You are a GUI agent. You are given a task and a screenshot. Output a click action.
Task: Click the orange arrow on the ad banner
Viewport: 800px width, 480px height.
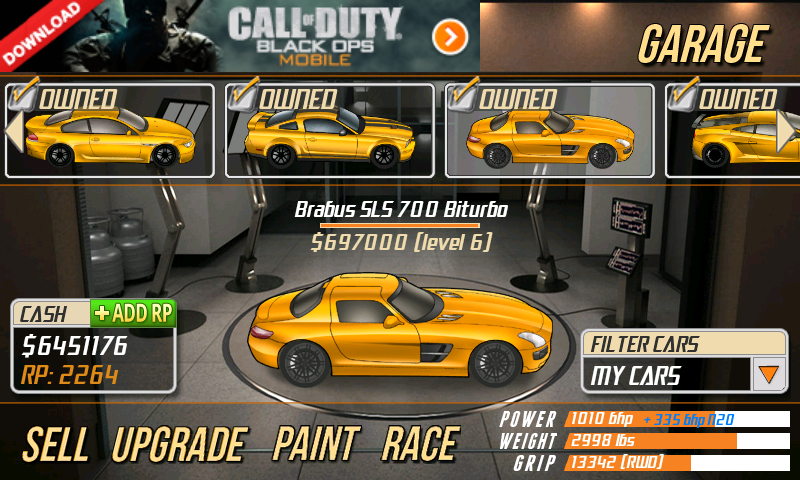450,37
